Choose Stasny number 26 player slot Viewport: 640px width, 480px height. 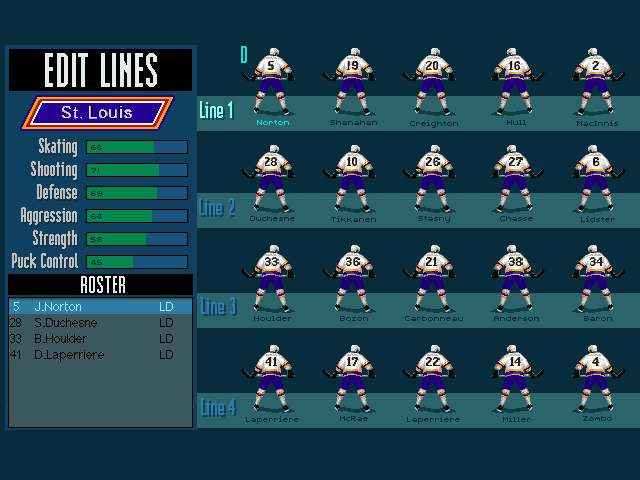pyautogui.click(x=432, y=181)
